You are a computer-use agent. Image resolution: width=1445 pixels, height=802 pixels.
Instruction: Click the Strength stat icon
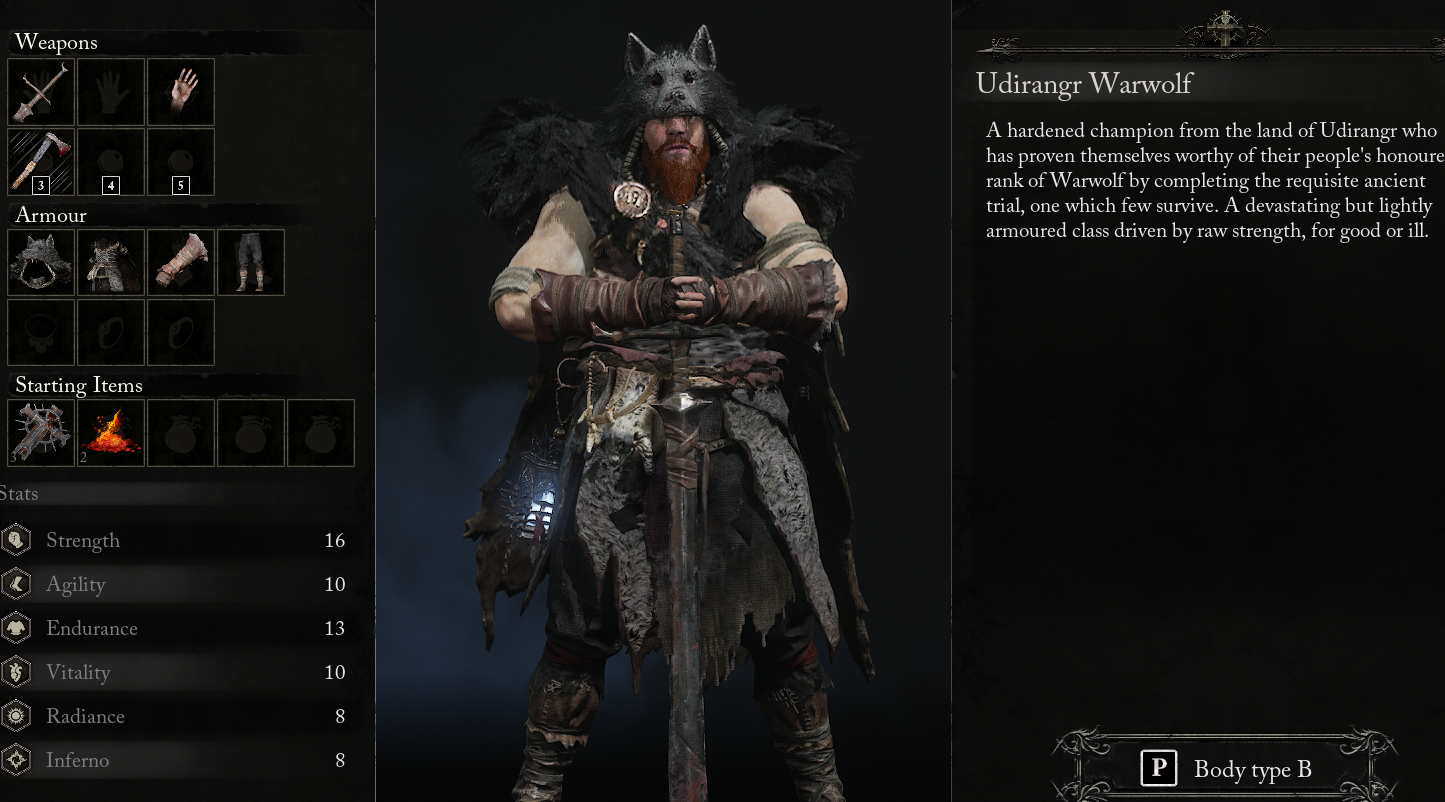coord(18,540)
